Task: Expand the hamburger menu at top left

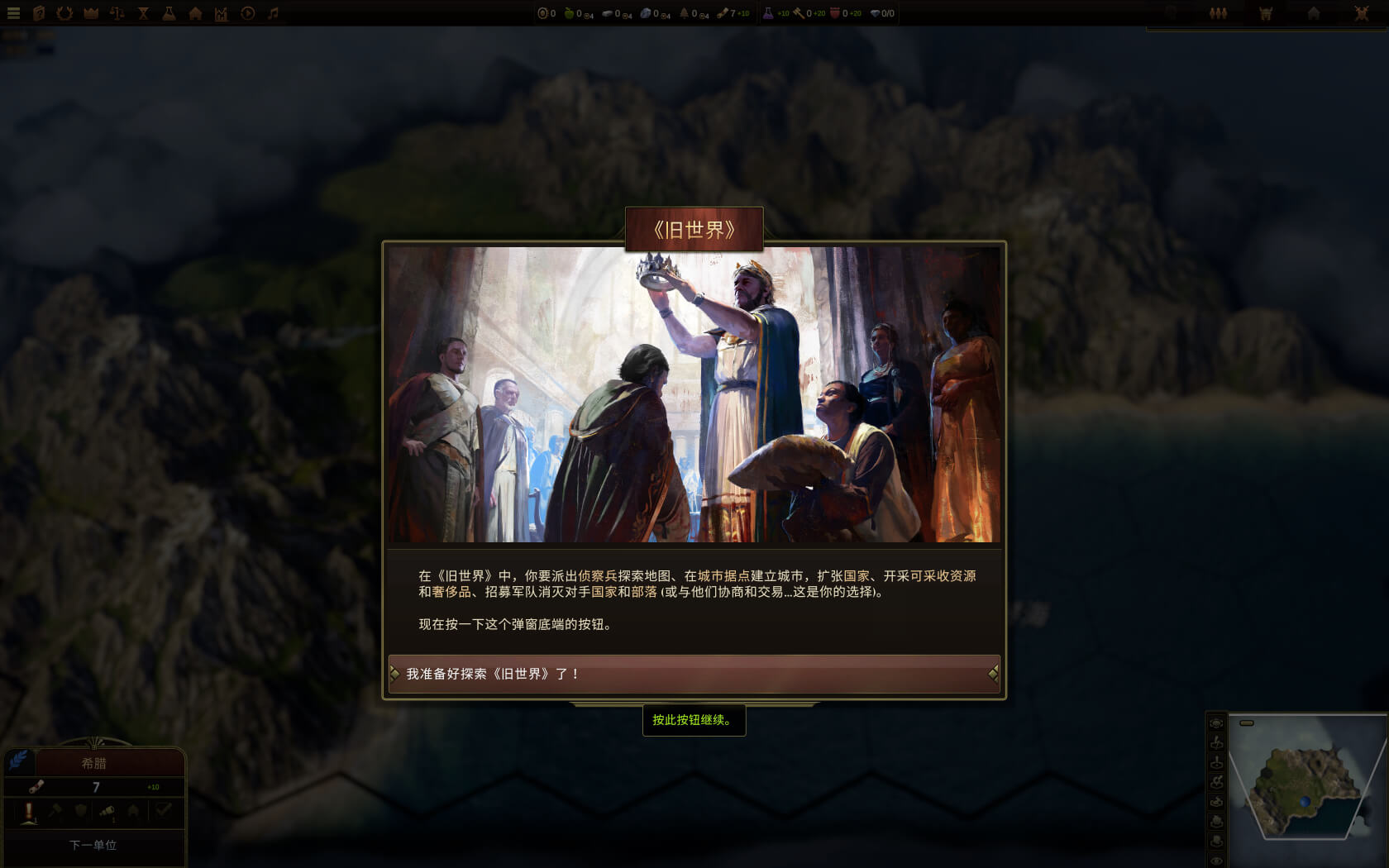Action: (x=13, y=13)
